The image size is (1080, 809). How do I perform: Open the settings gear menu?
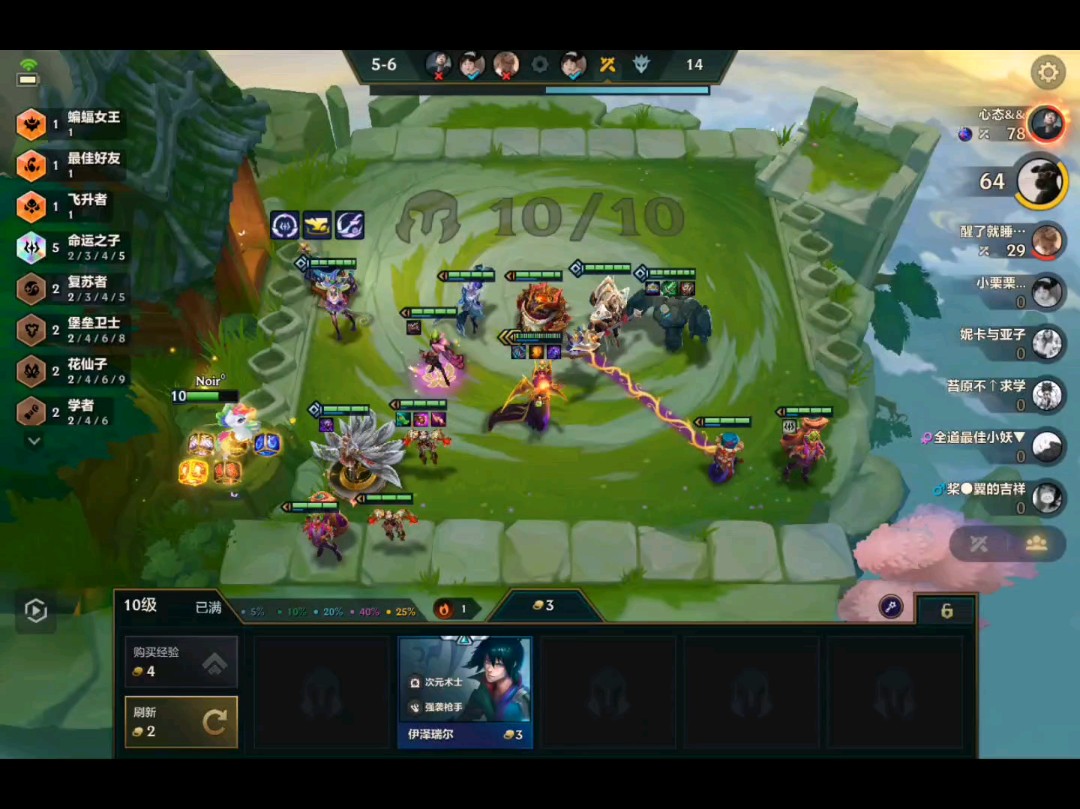pos(1048,72)
